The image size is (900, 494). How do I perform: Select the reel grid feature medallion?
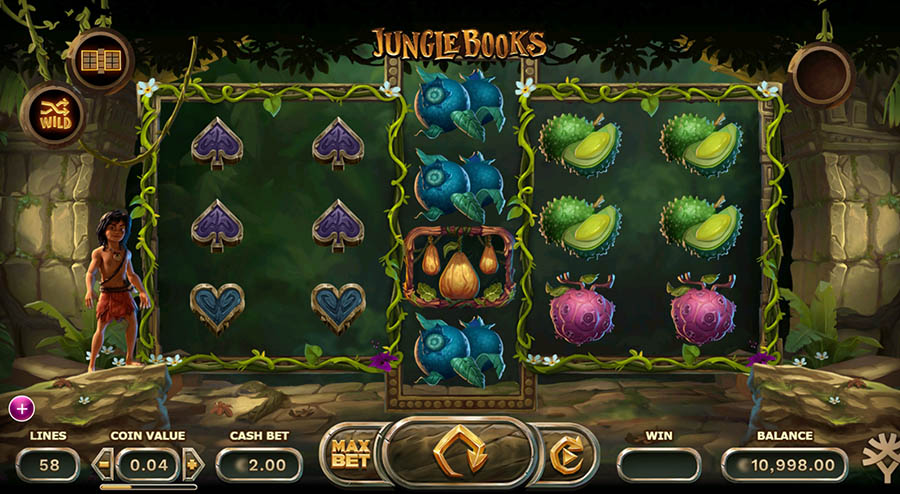[100, 59]
